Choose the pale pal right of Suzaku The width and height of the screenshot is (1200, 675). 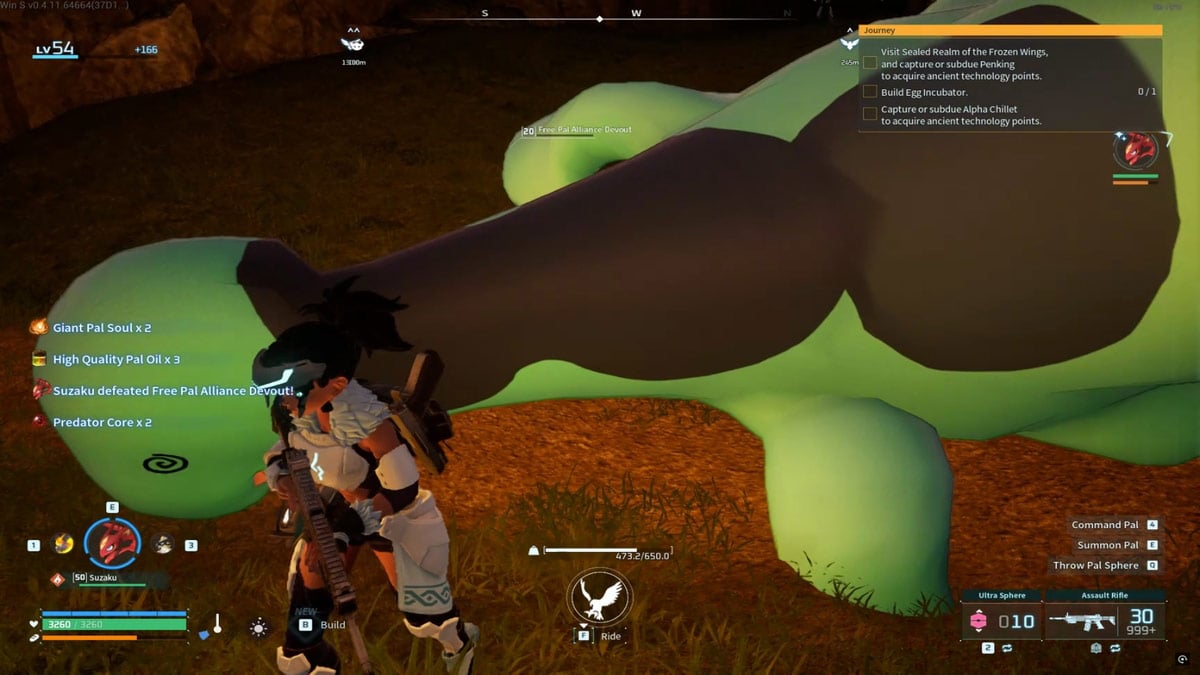pyautogui.click(x=162, y=544)
